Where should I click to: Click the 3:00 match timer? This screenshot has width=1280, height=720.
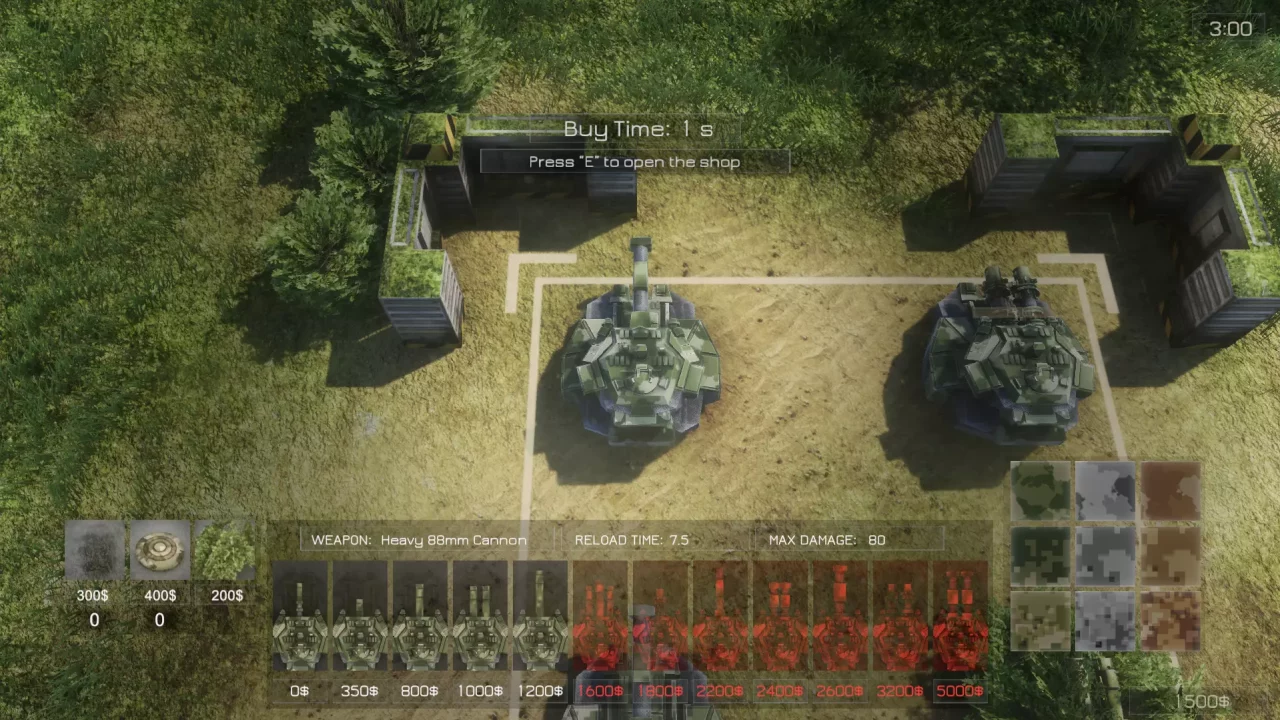tap(1228, 28)
